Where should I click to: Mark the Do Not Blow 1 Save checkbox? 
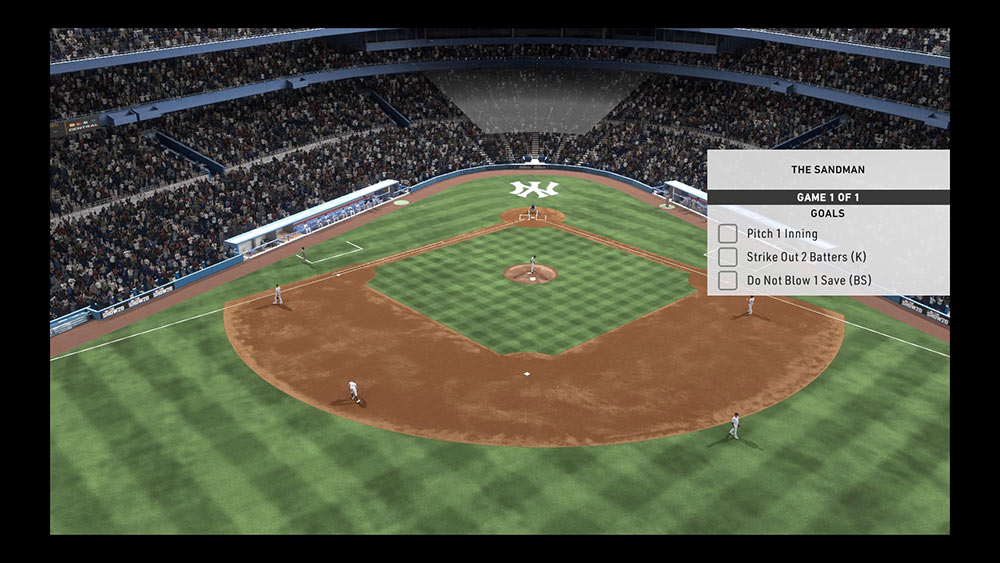click(728, 281)
